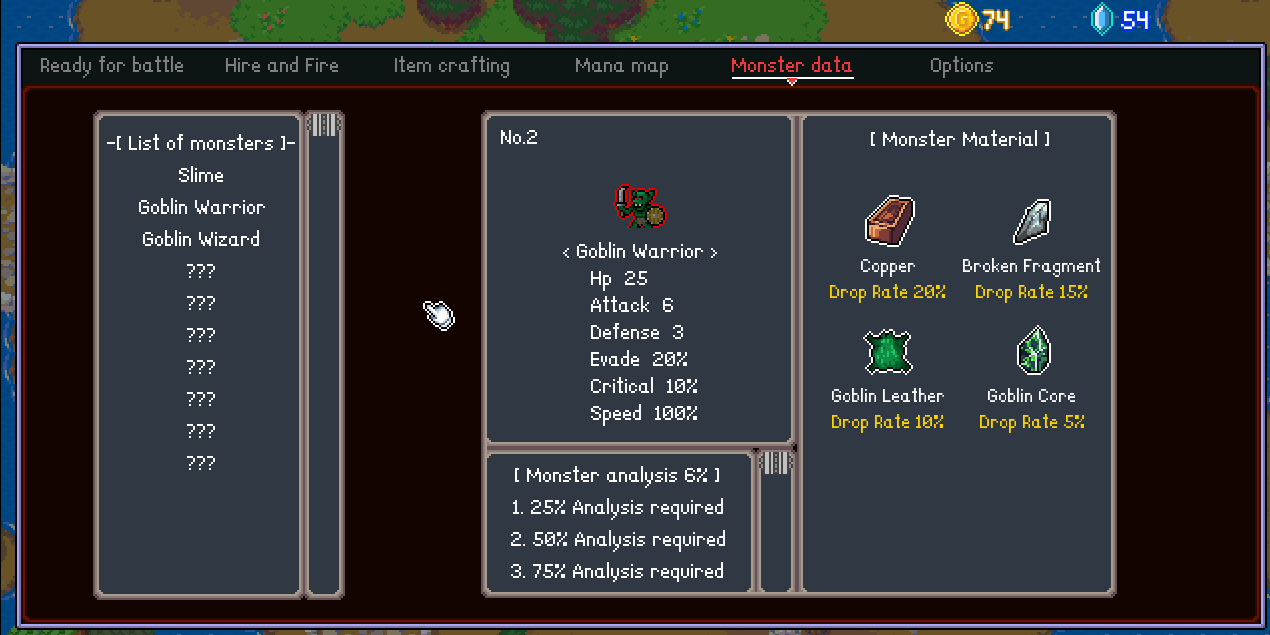
Task: View Goblin Wizard monster entry
Action: pyautogui.click(x=201, y=239)
